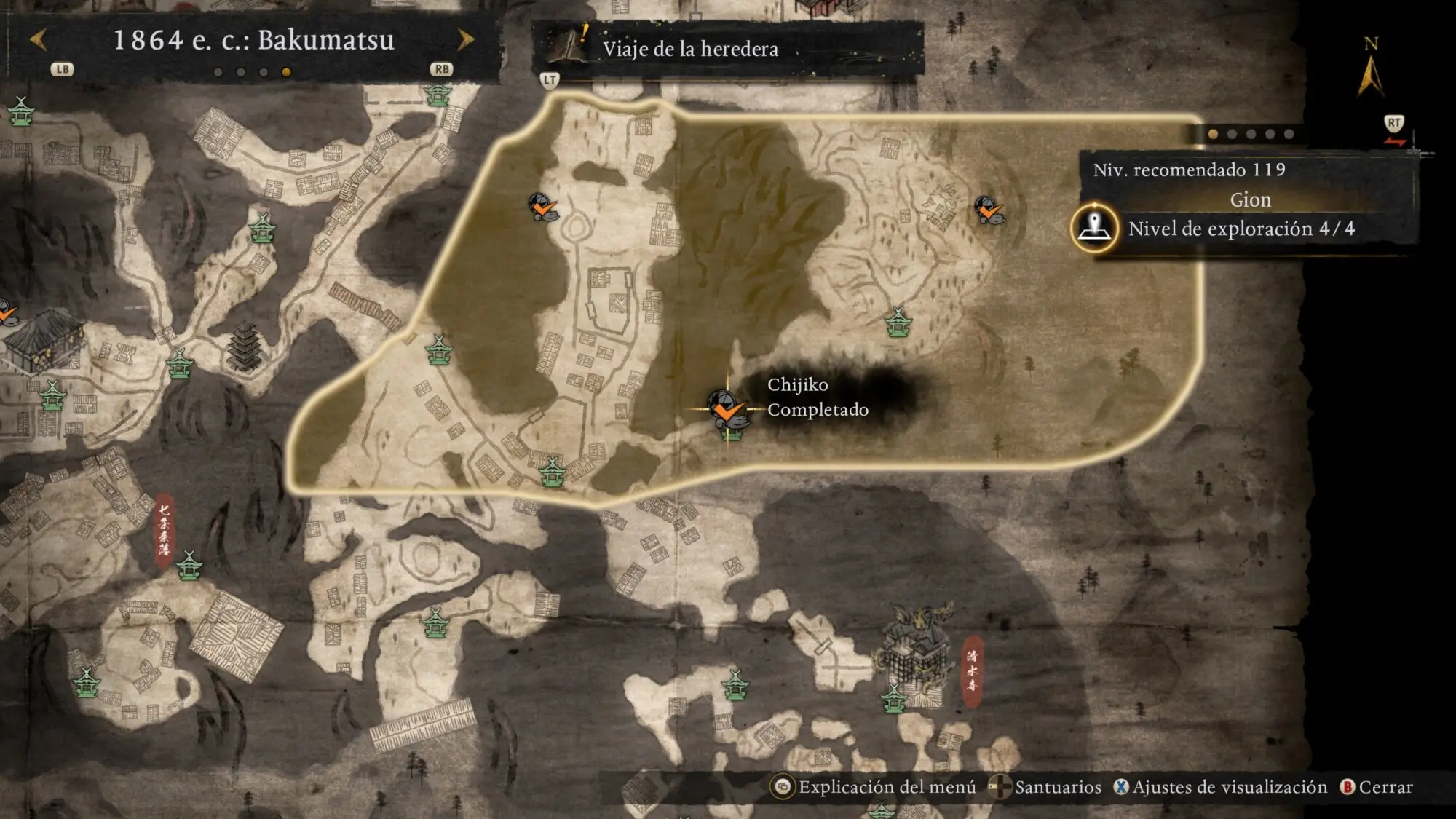Select the completed marker in northwestern Gion
The height and width of the screenshot is (819, 1456).
click(x=542, y=207)
